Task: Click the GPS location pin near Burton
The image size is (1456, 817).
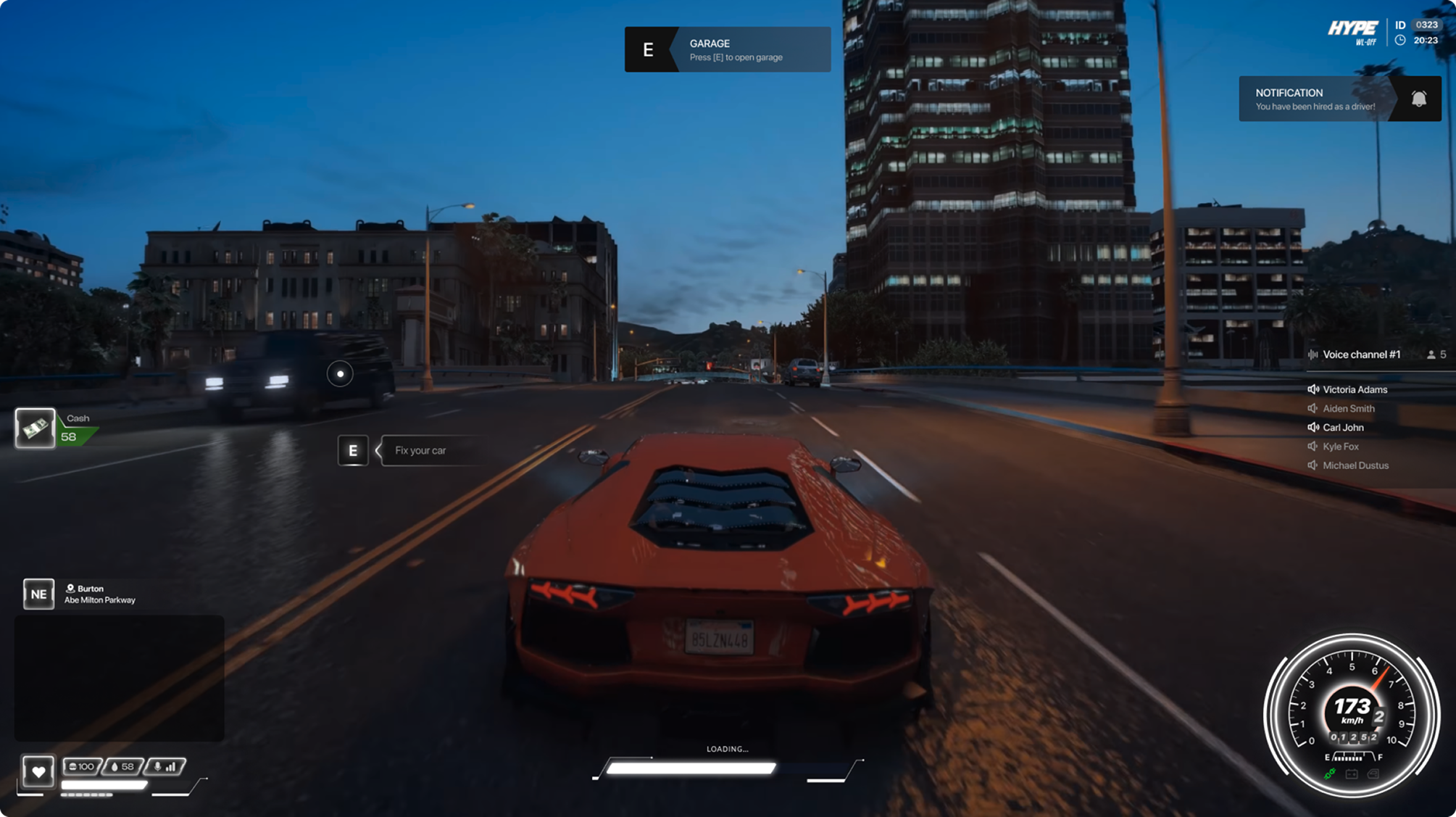Action: point(71,588)
